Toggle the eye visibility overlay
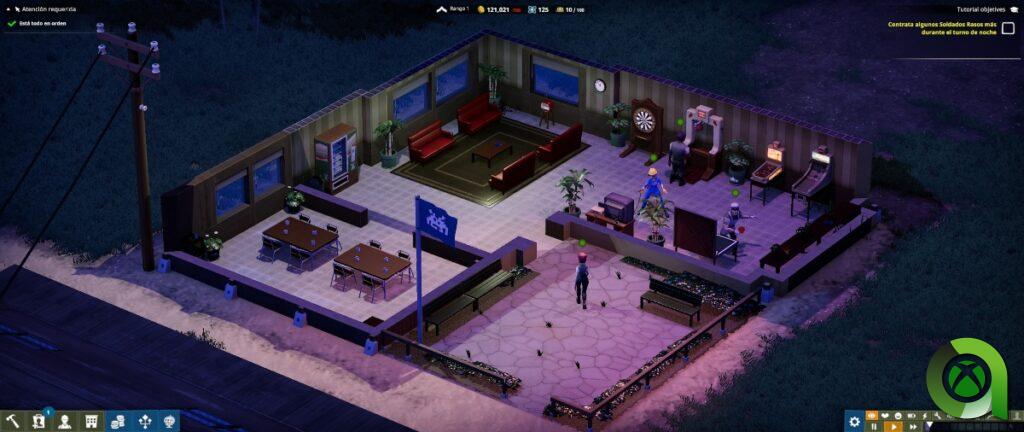This screenshot has height=432, width=1024. click(x=872, y=414)
